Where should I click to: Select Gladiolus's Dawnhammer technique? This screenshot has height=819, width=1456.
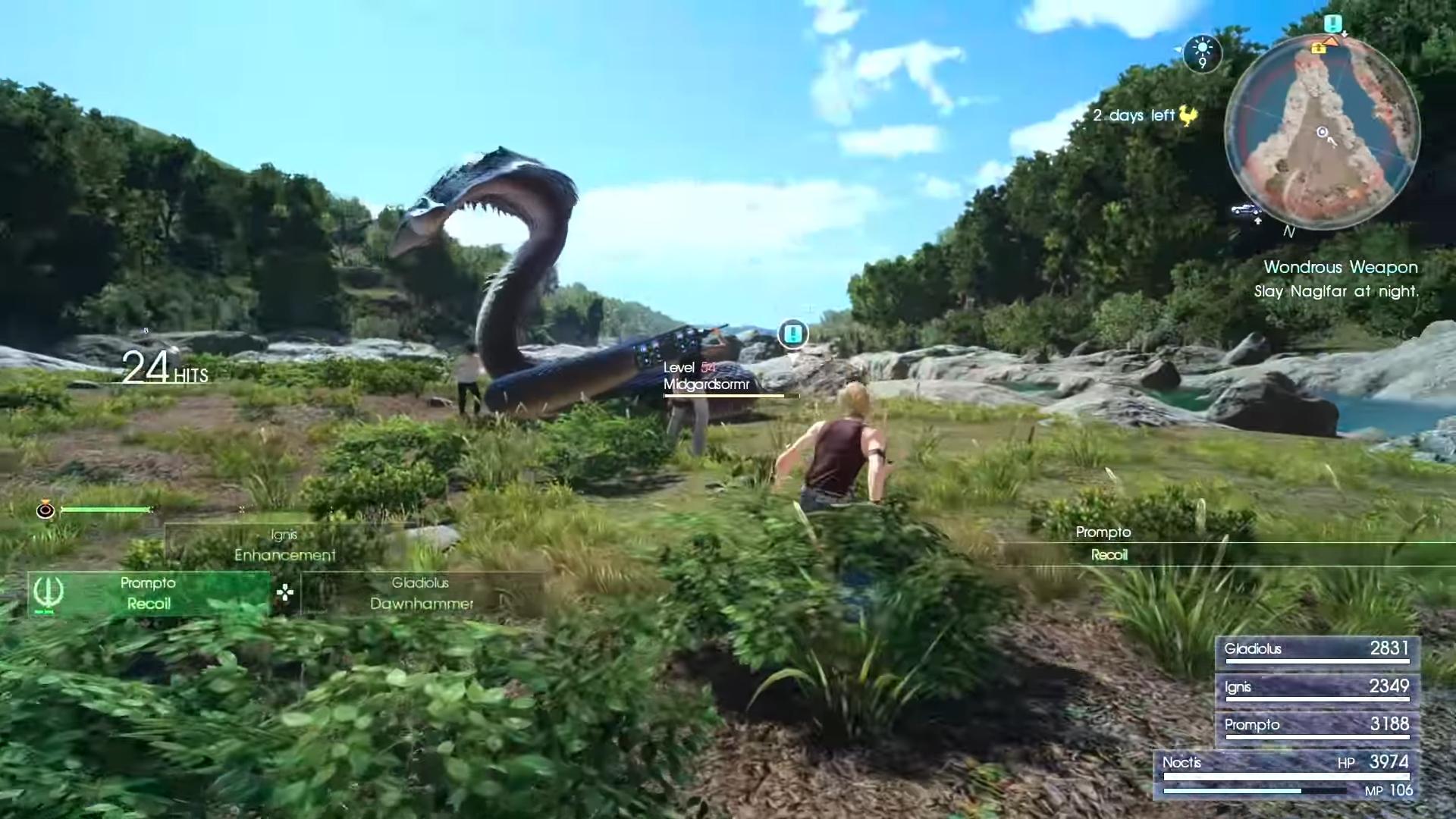pyautogui.click(x=419, y=594)
